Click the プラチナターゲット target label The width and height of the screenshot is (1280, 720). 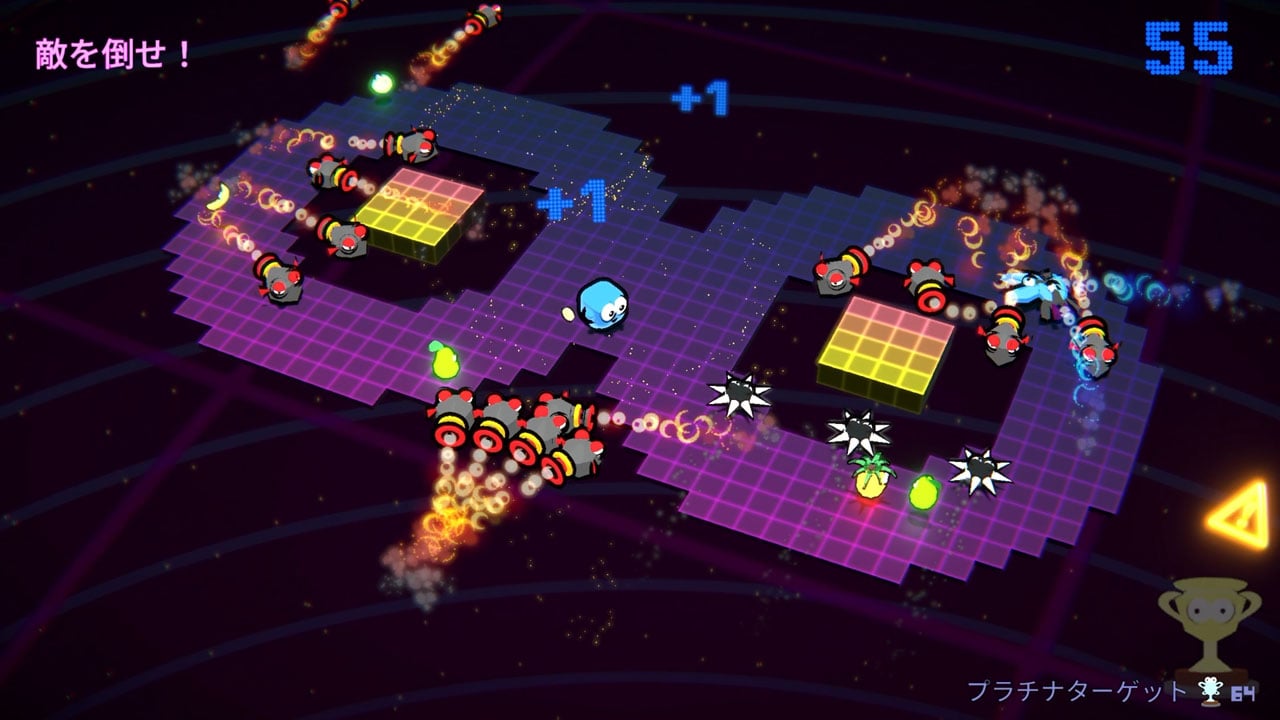1075,691
